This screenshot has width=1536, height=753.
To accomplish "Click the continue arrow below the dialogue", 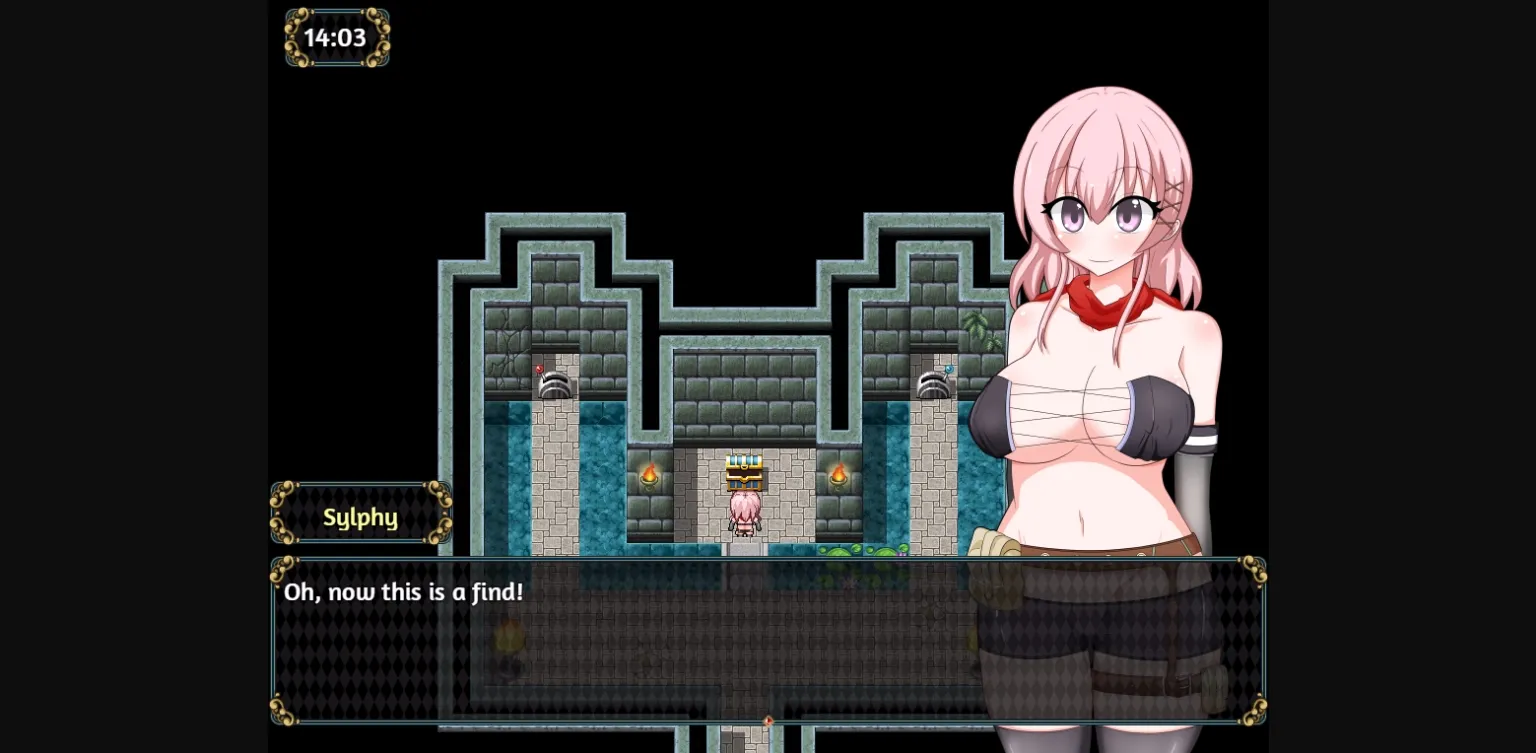I will (768, 719).
